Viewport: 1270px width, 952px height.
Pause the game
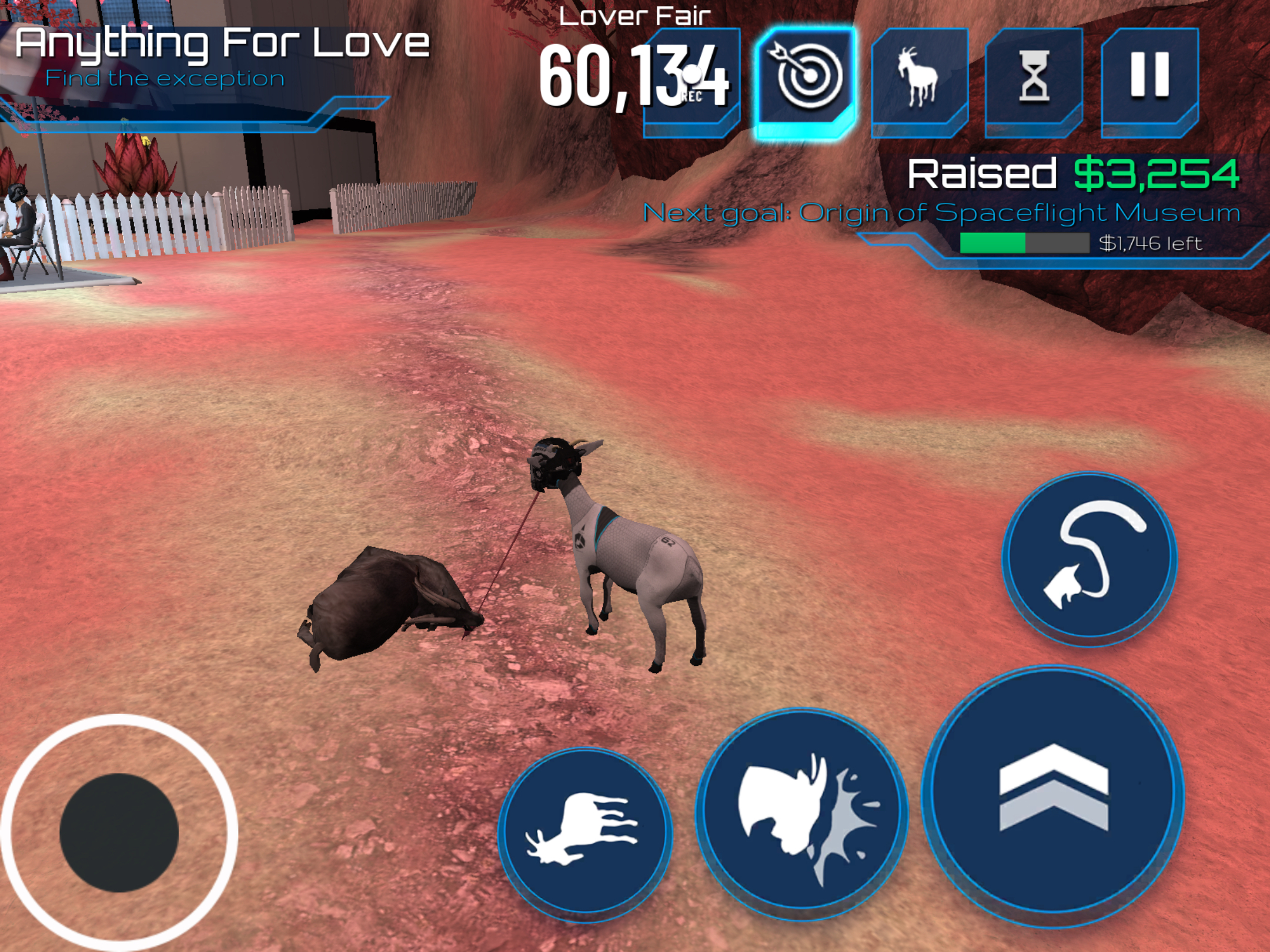tap(1149, 79)
